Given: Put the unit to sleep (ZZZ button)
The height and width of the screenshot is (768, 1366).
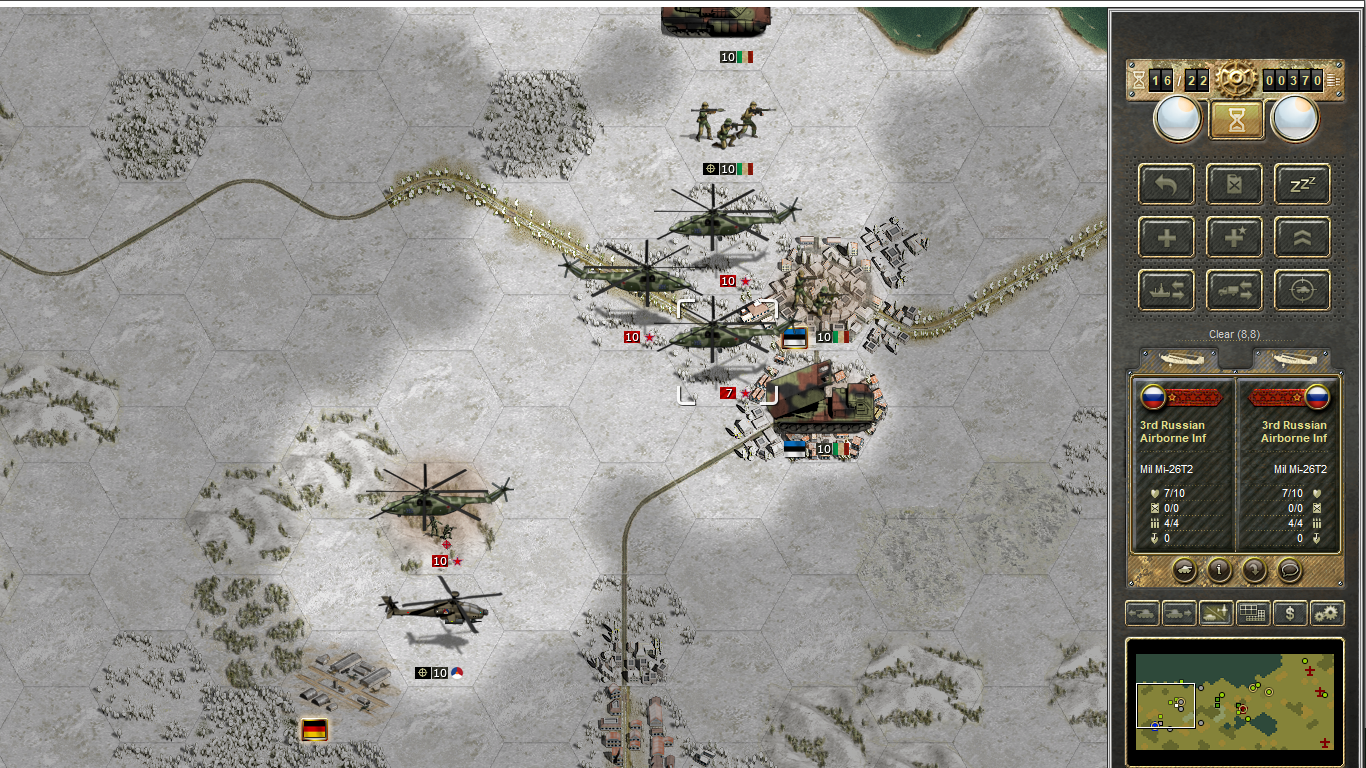Looking at the screenshot, I should click(1302, 184).
